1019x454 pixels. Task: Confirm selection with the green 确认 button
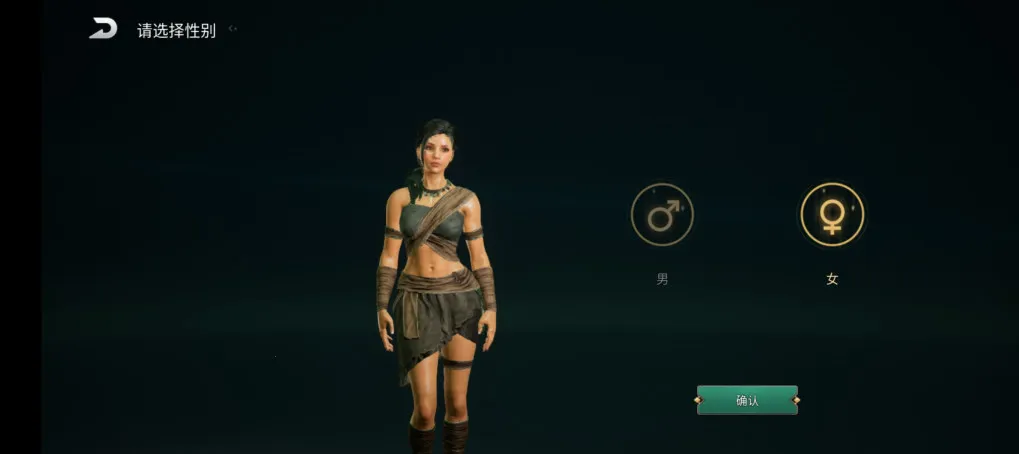click(x=747, y=400)
